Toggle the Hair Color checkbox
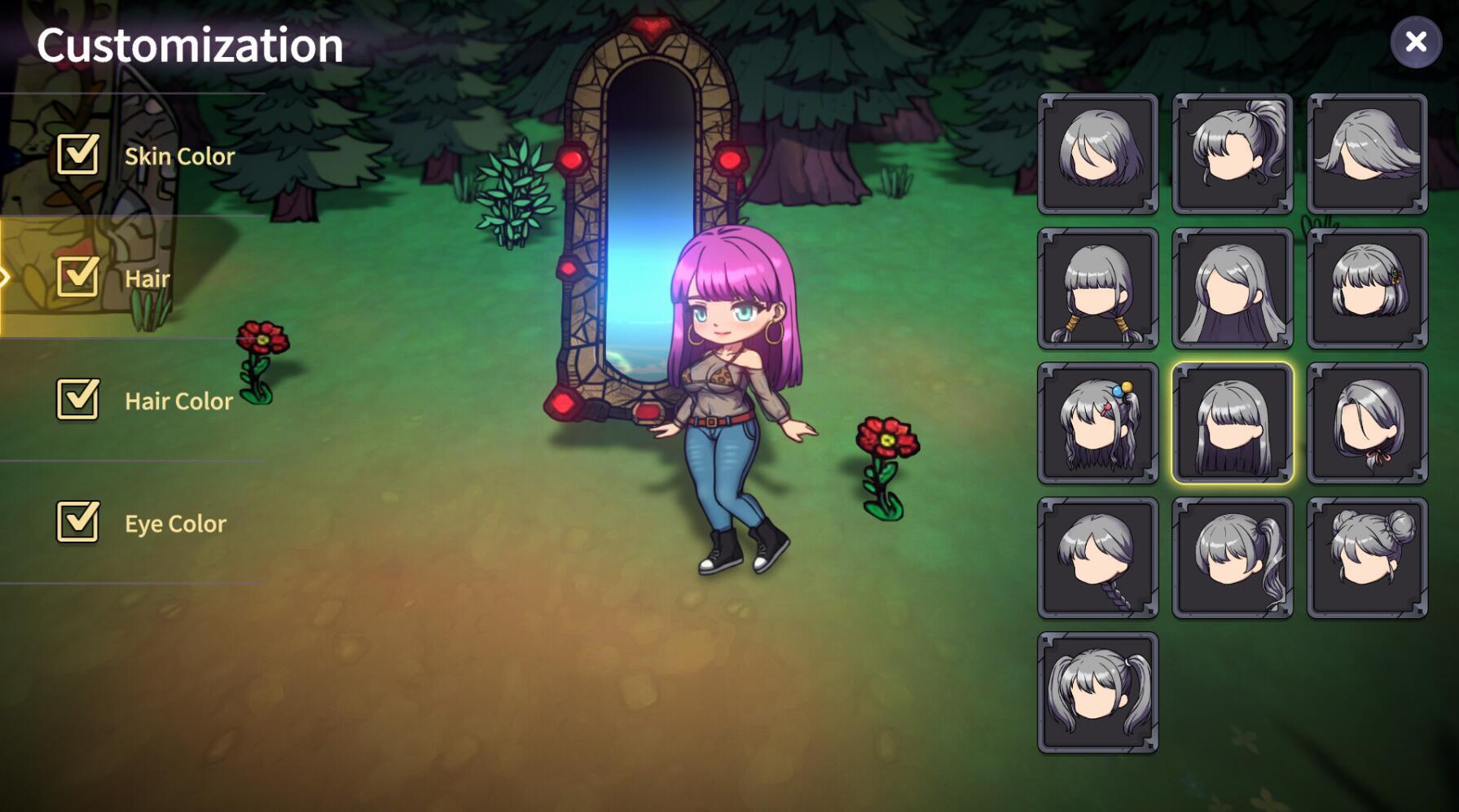 click(76, 401)
